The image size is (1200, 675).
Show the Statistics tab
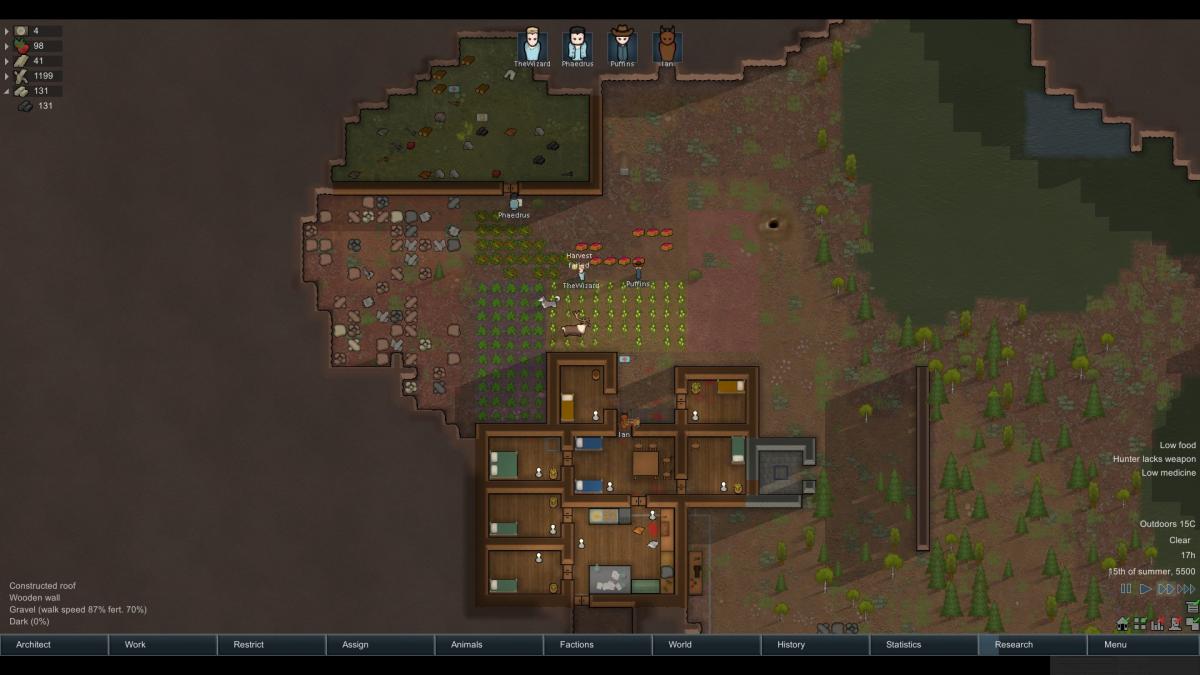pyautogui.click(x=926, y=645)
